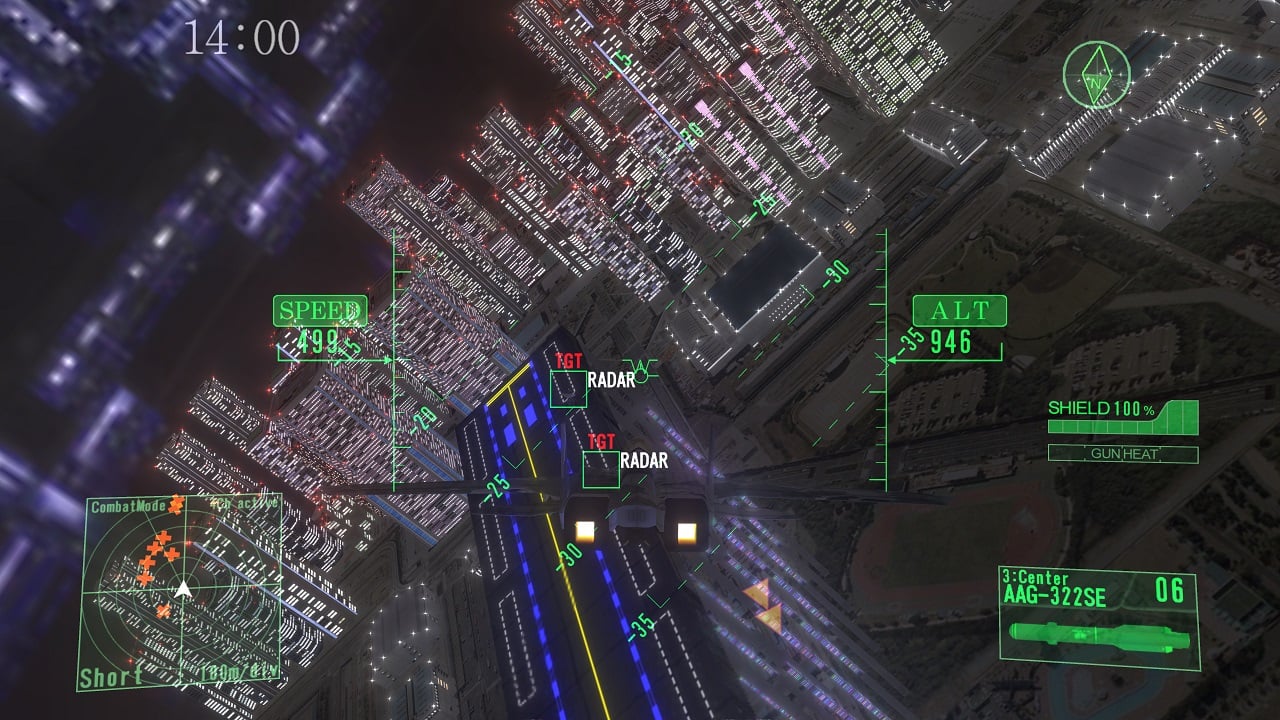1280x720 pixels.
Task: Click the green compass indicator
Action: [x=1097, y=74]
